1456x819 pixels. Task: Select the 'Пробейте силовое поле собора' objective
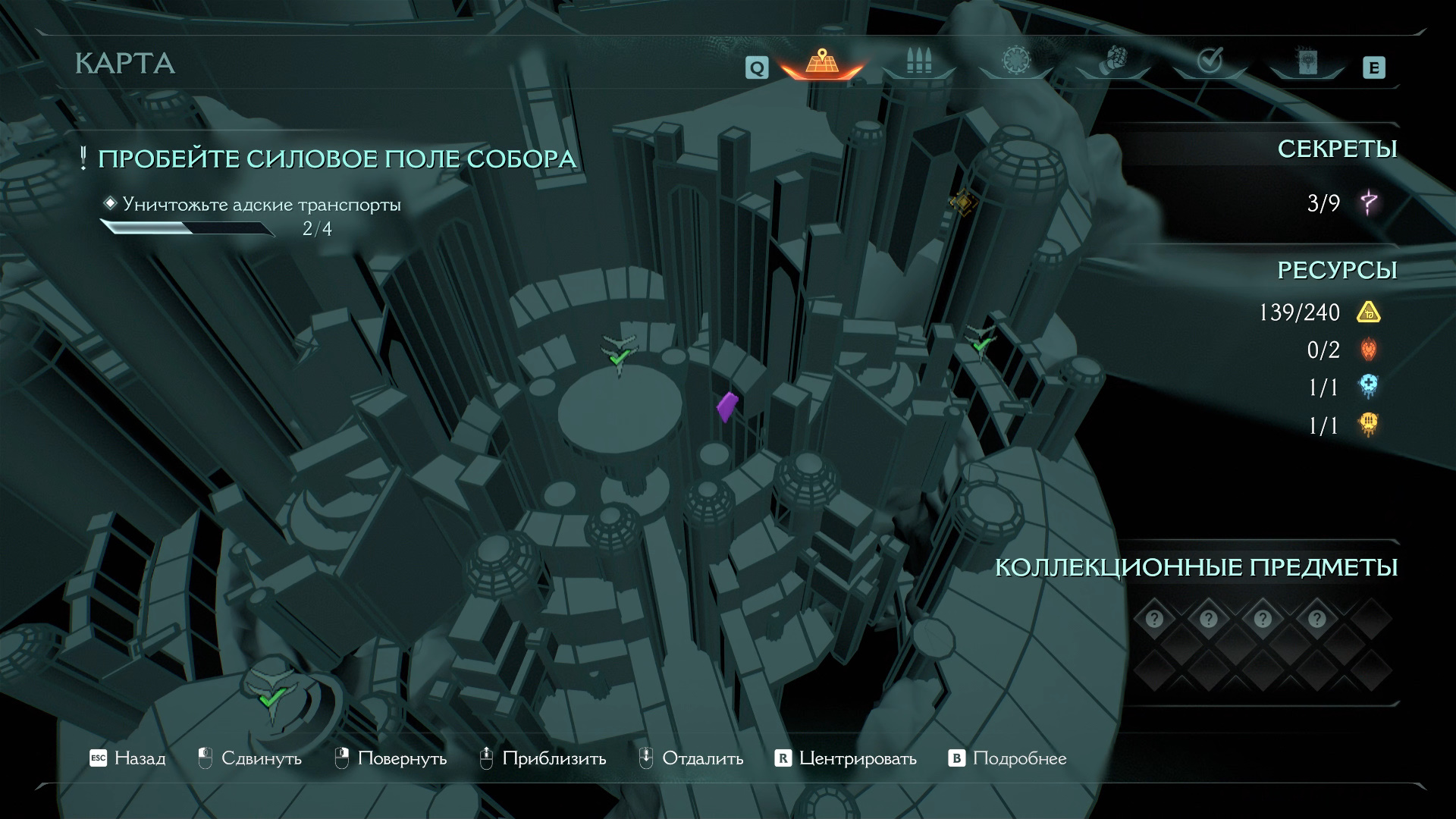(337, 159)
